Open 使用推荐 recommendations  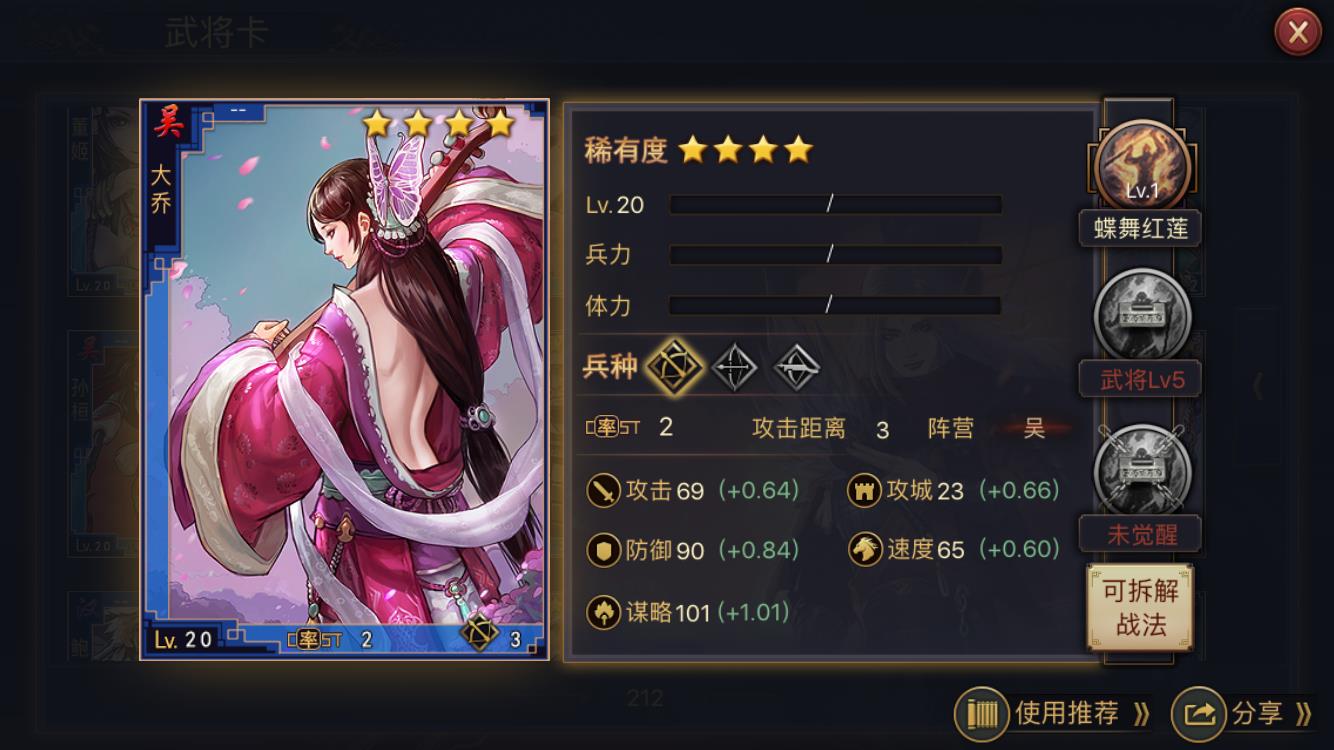click(x=1054, y=713)
